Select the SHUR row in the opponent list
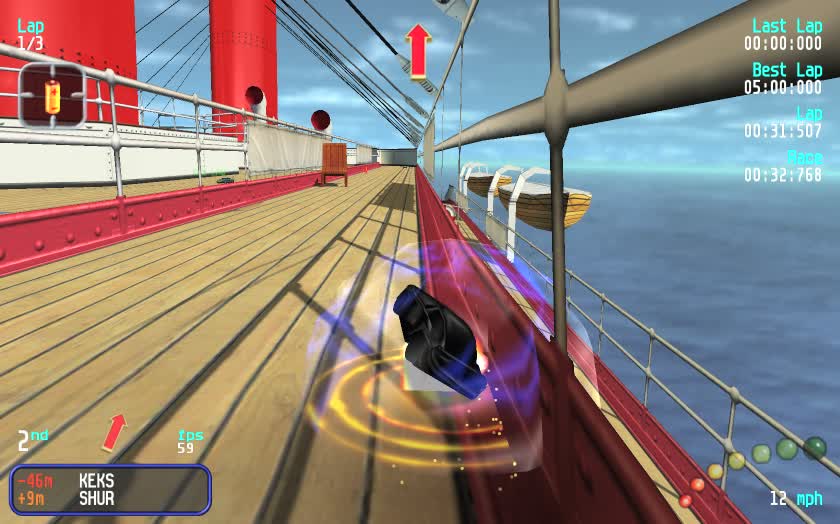 click(110, 498)
